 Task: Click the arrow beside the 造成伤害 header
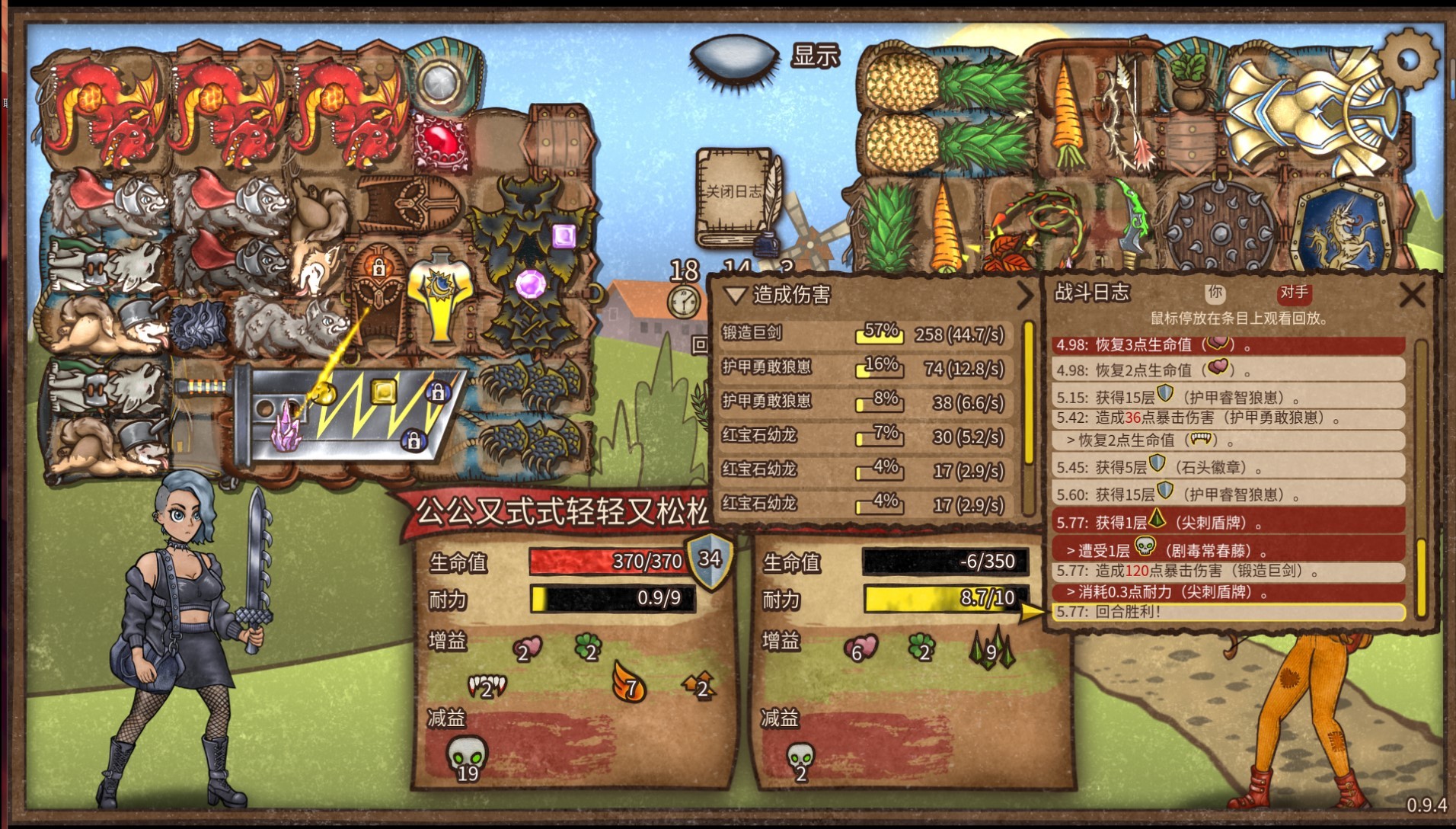tap(1025, 295)
